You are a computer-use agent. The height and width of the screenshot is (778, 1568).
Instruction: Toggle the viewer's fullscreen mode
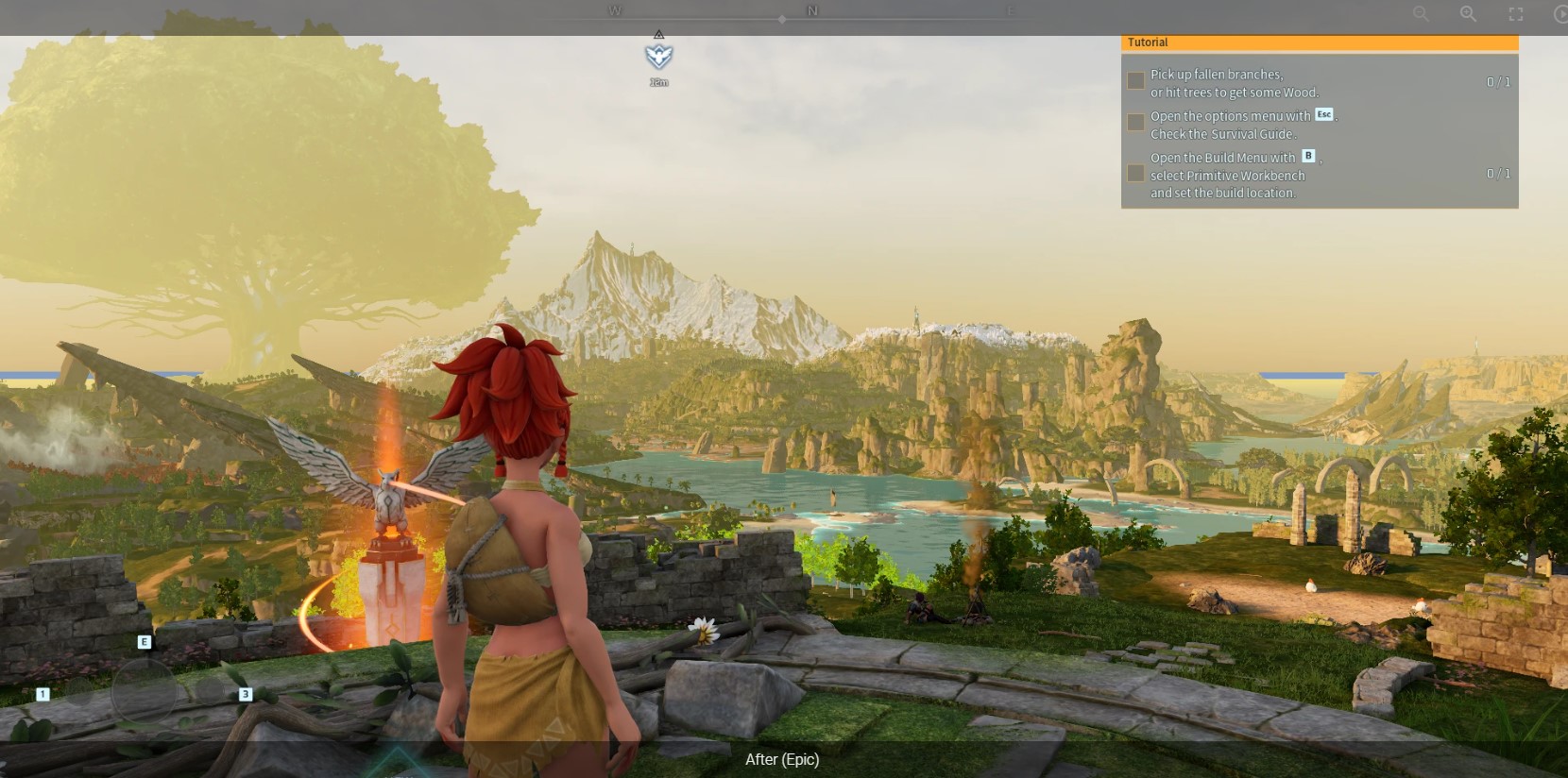[1515, 14]
